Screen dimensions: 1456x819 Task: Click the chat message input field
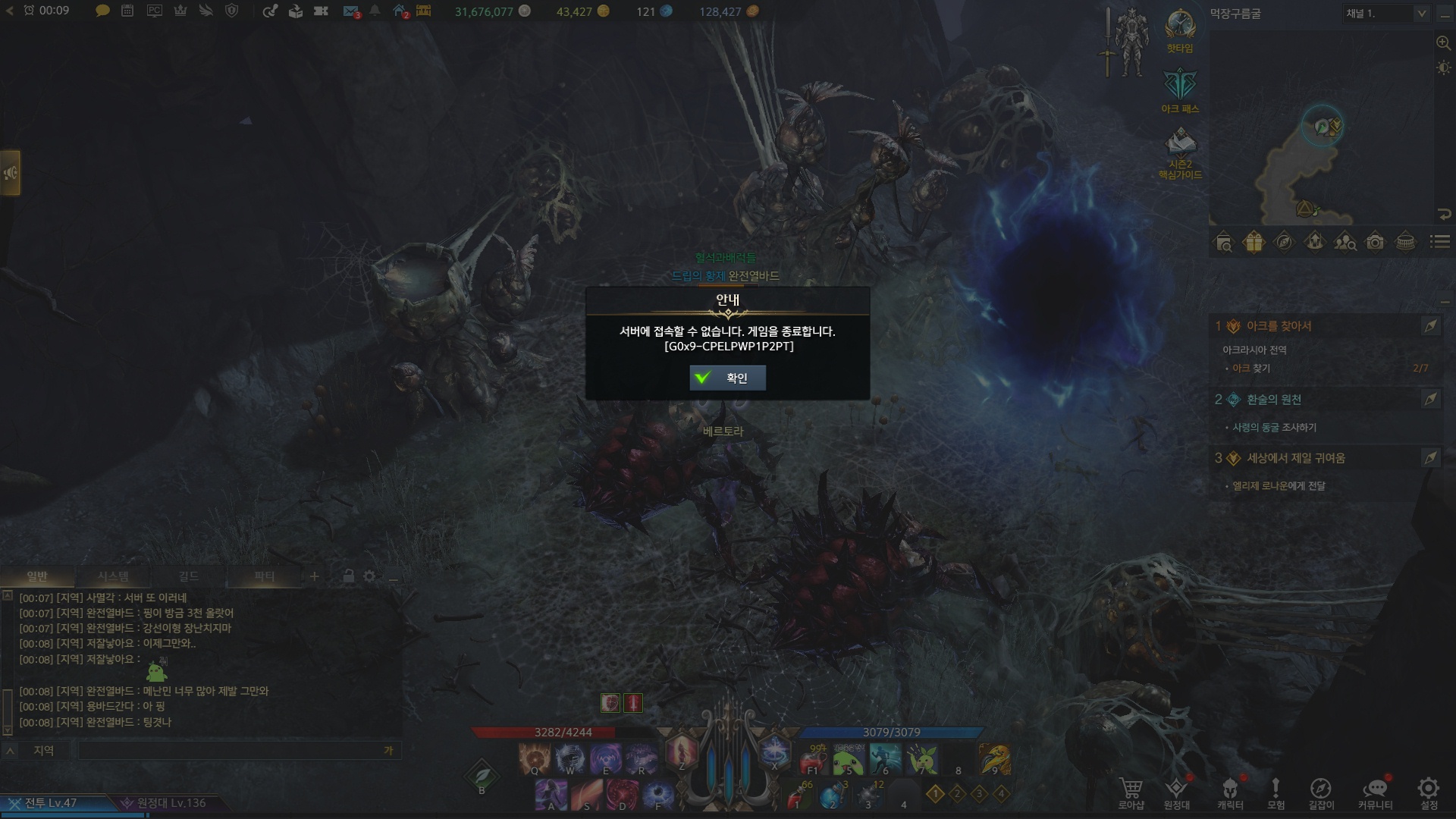pyautogui.click(x=227, y=751)
